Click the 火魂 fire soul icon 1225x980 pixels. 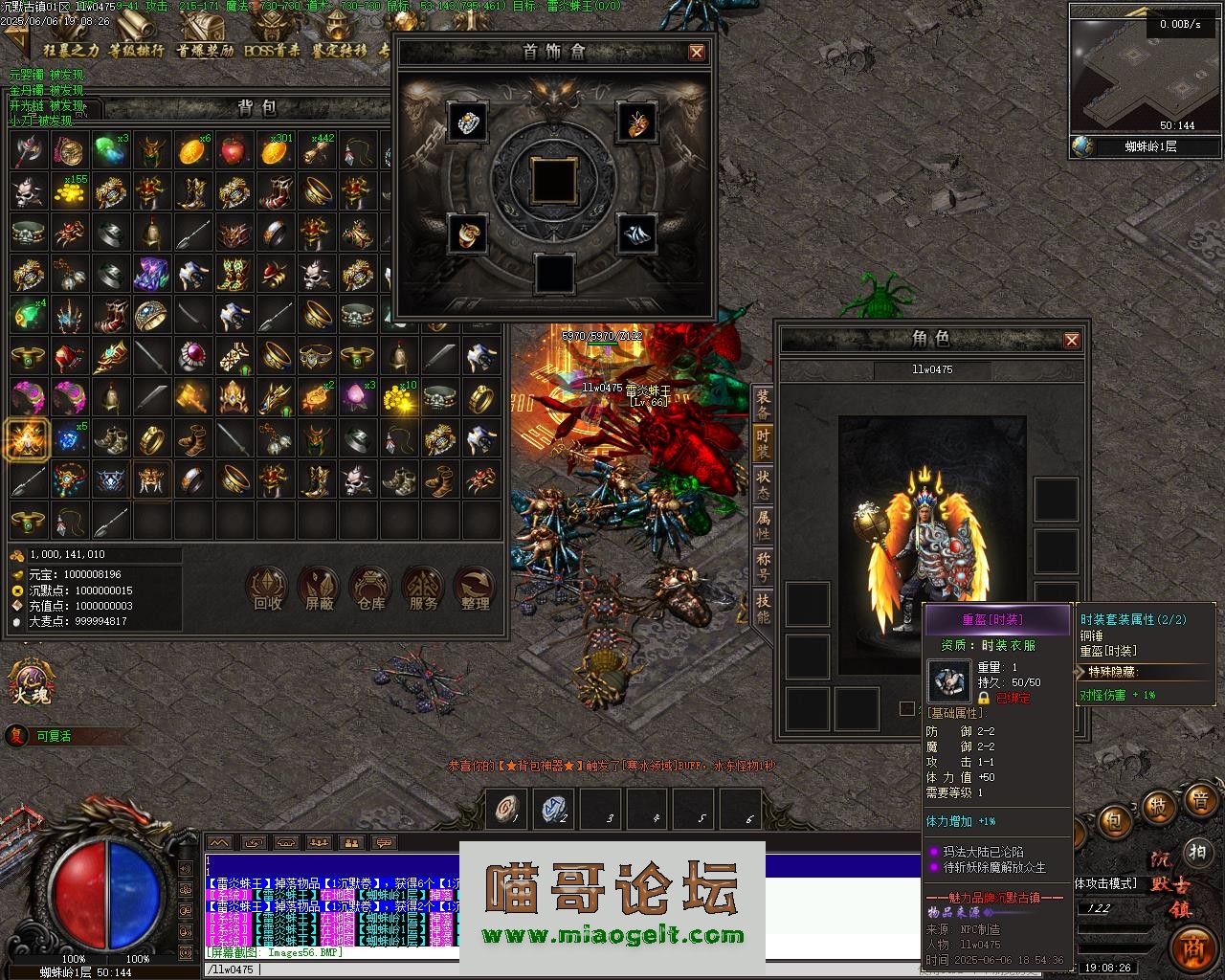pos(29,681)
